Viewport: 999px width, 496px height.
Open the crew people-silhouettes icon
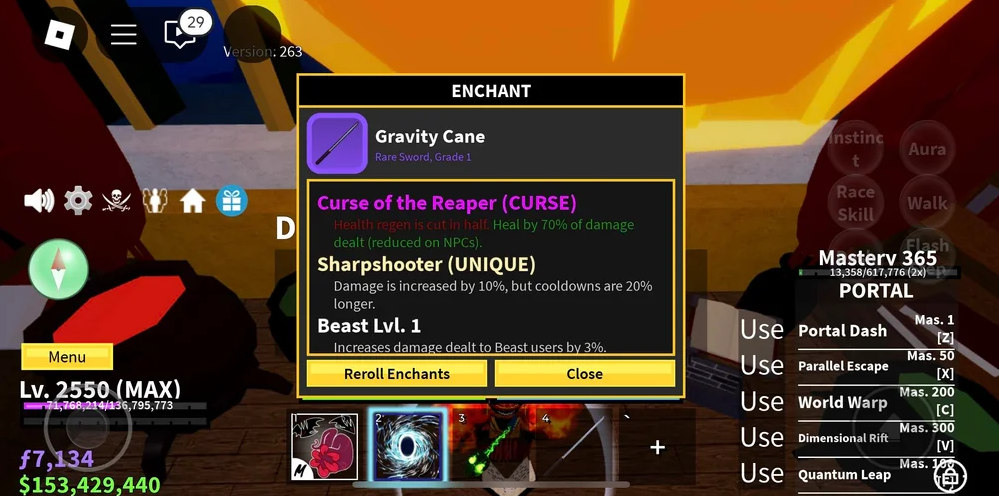pos(155,201)
